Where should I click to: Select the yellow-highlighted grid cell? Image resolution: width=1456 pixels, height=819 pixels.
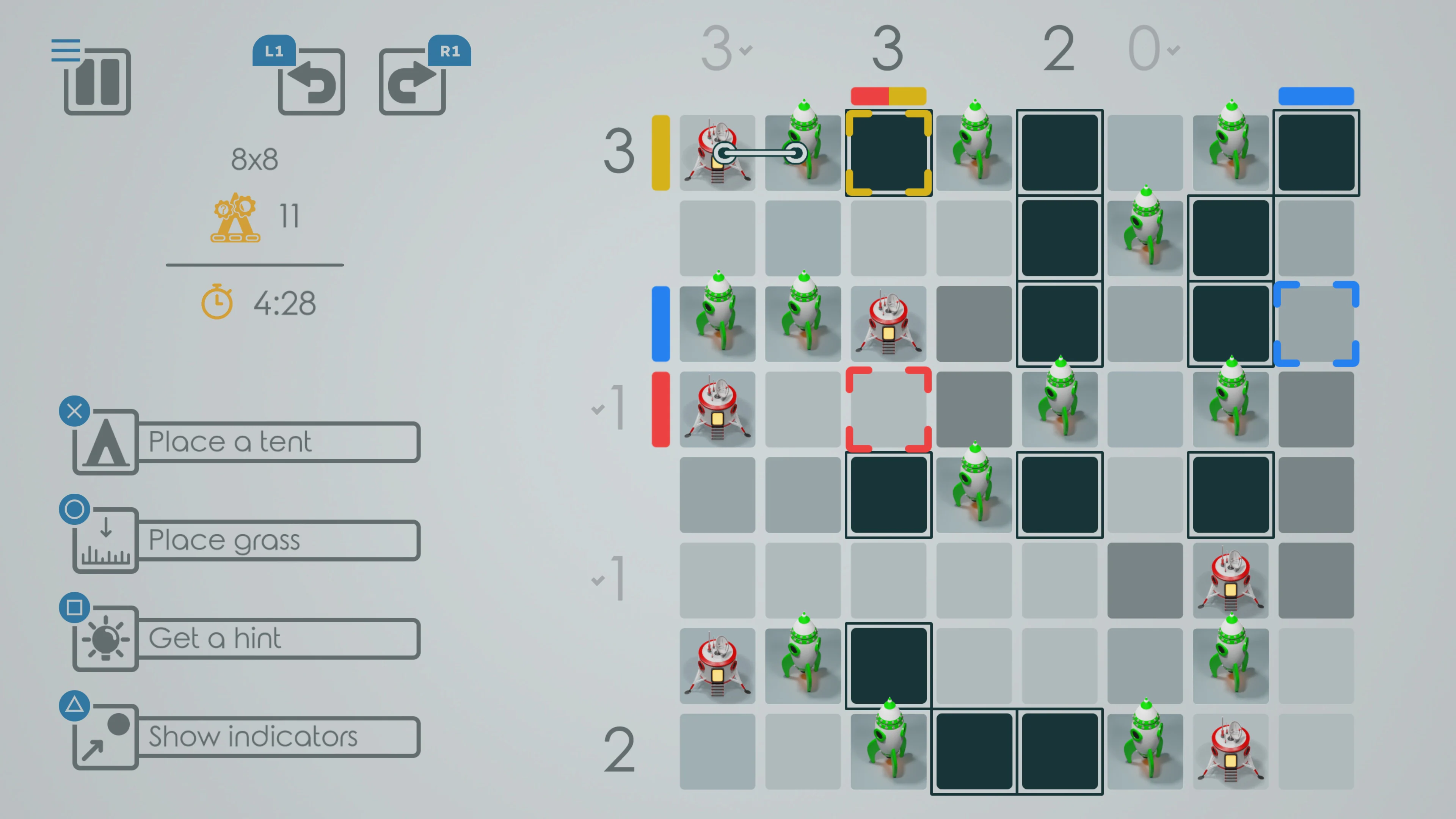tap(888, 152)
